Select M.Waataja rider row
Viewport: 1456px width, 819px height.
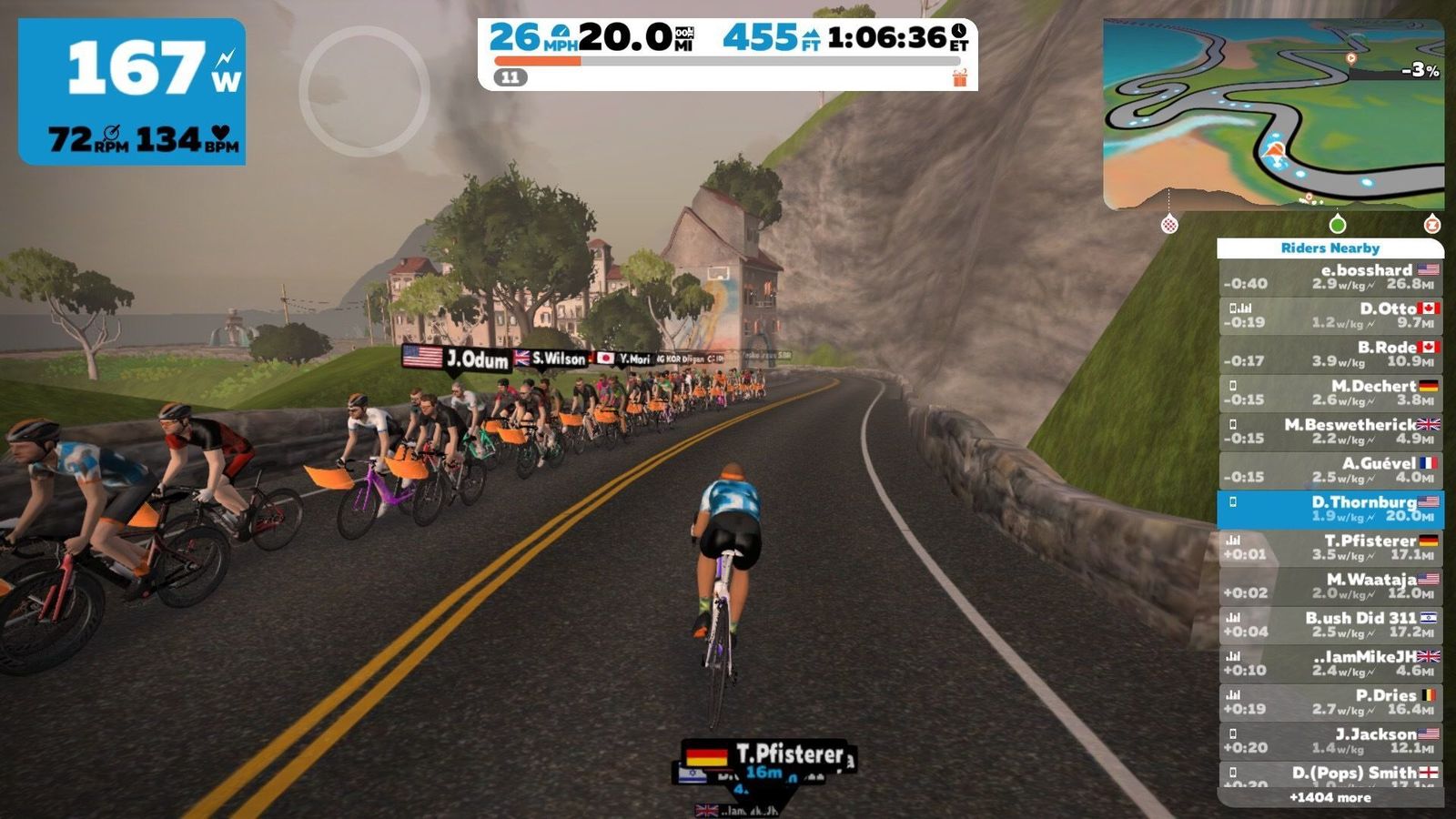click(x=1330, y=586)
